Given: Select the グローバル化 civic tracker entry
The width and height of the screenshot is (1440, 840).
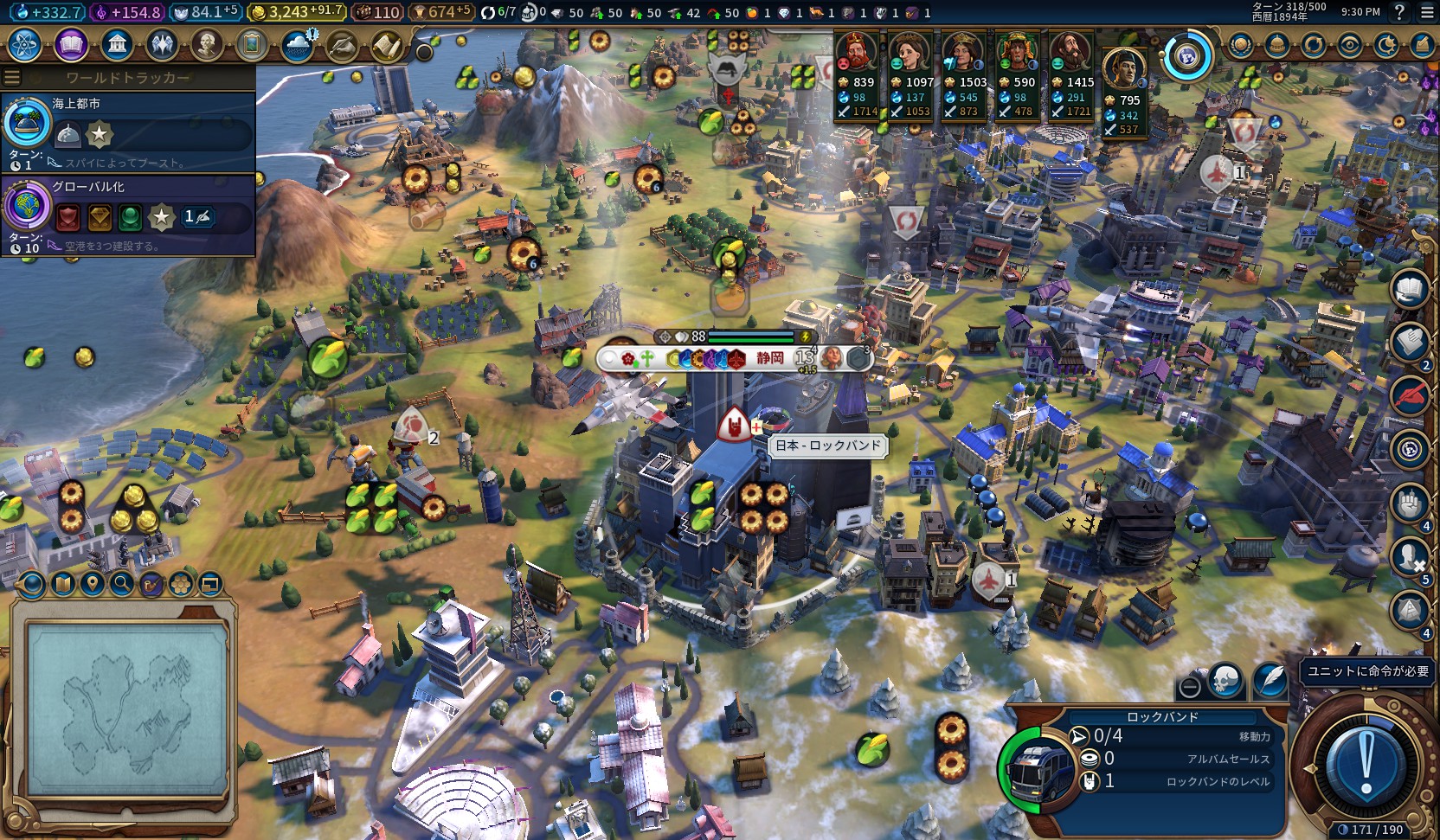Looking at the screenshot, I should point(128,215).
